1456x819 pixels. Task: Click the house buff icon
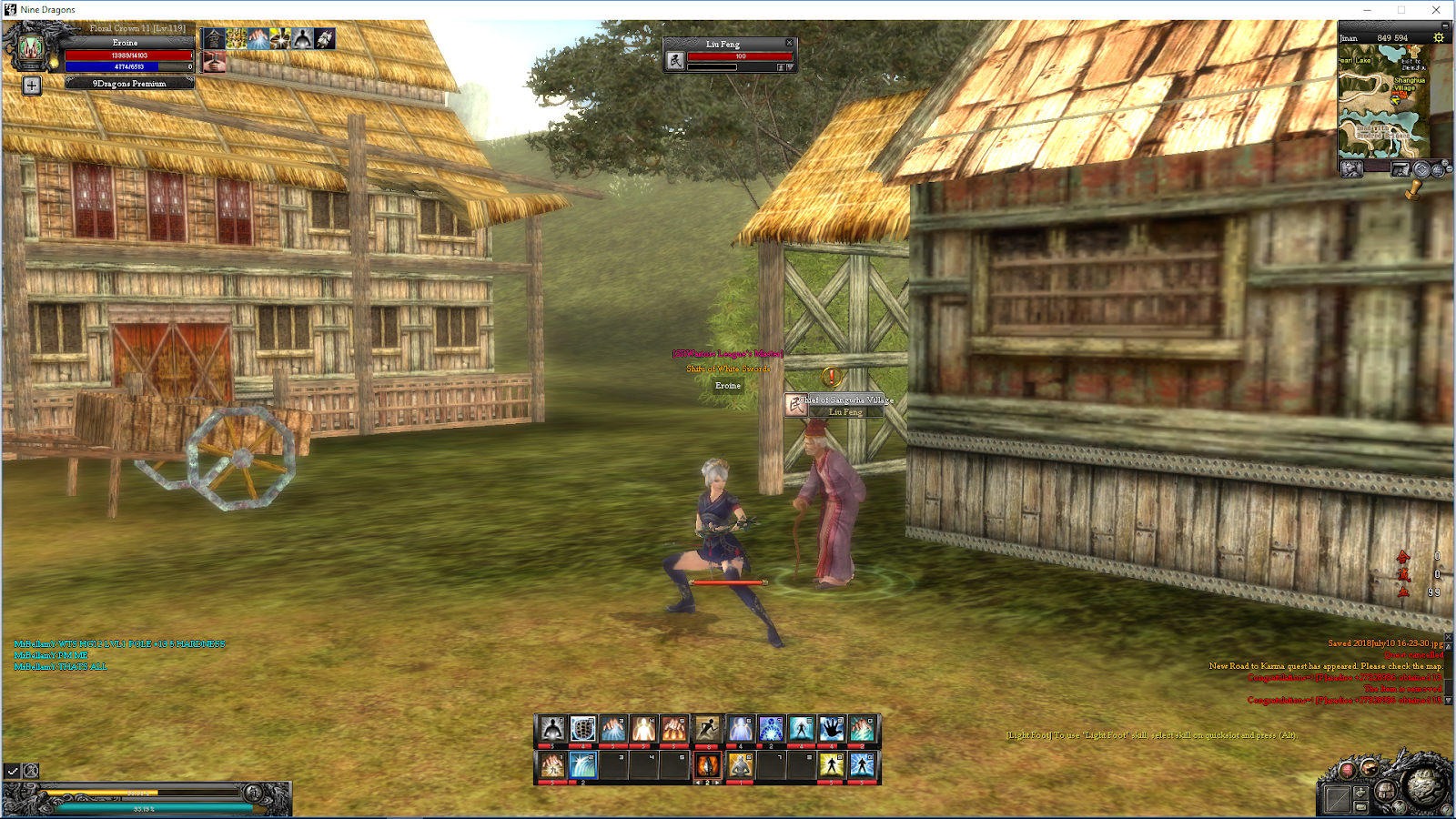tap(214, 38)
